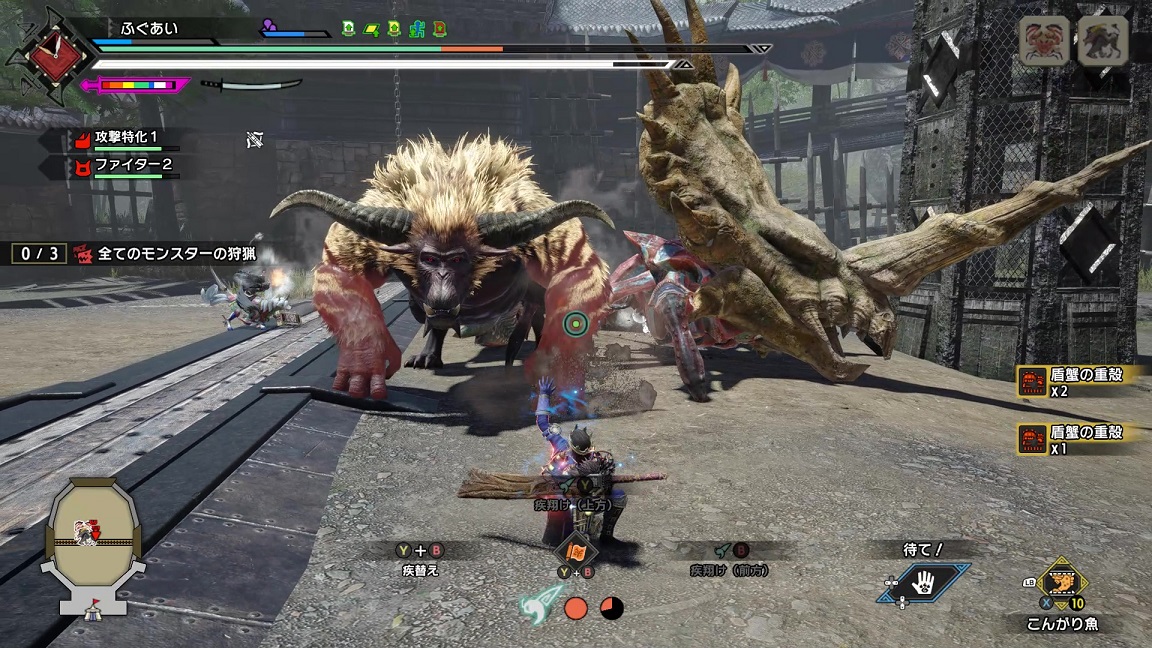The height and width of the screenshot is (648, 1152).
Task: Activate the 待て! buddy command hand icon
Action: tap(923, 582)
